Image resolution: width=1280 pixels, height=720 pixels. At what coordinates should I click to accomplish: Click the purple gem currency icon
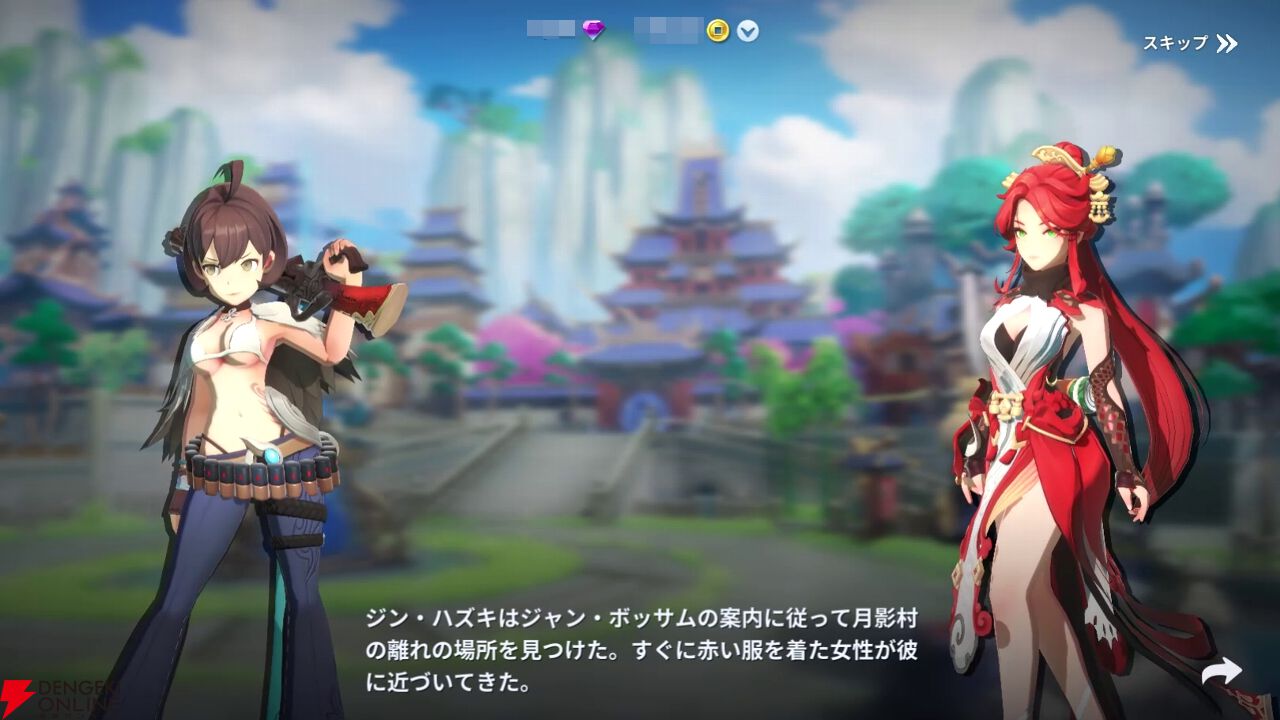[x=593, y=30]
